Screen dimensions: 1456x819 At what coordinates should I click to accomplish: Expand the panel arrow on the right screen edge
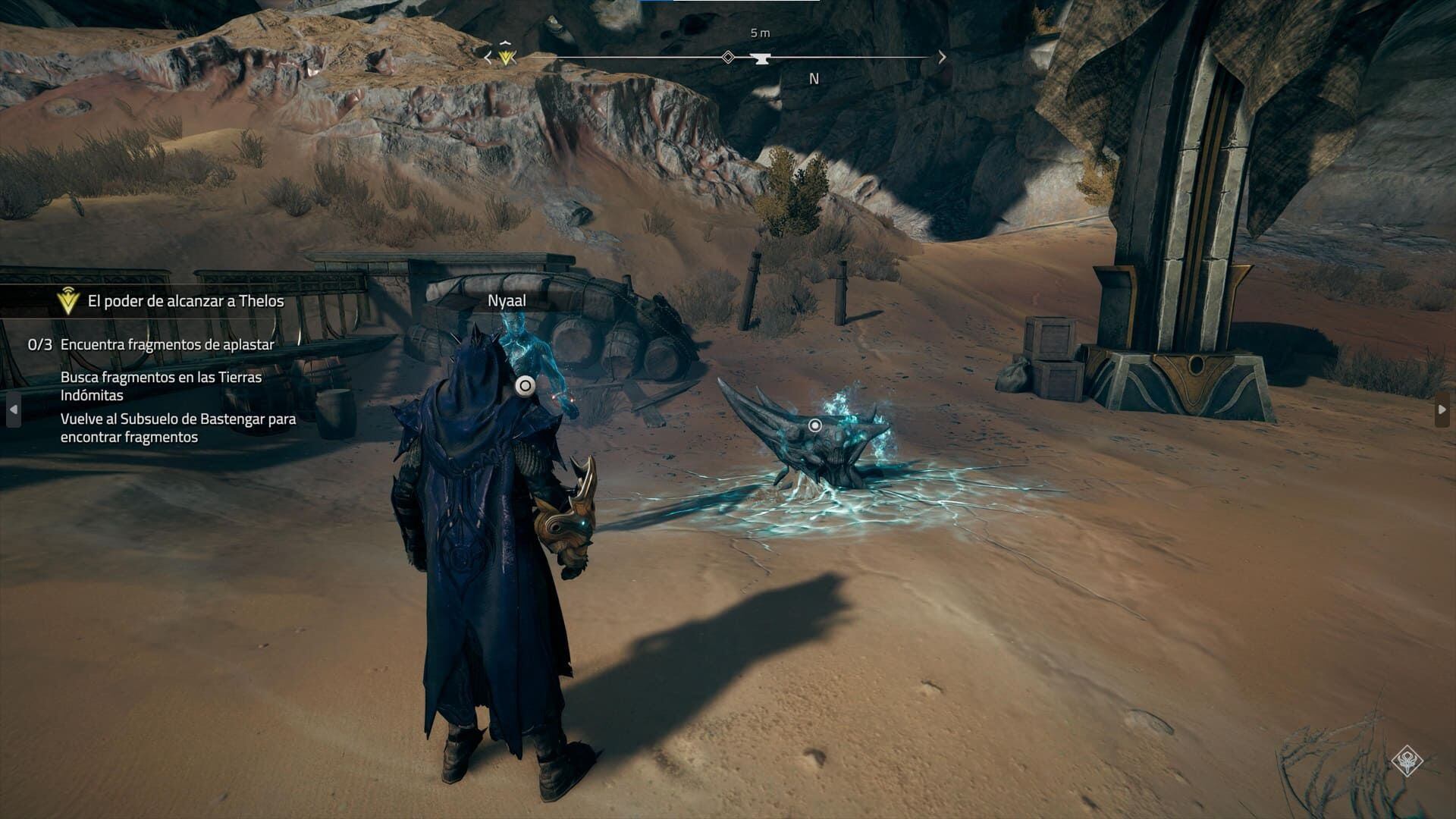pyautogui.click(x=1442, y=409)
